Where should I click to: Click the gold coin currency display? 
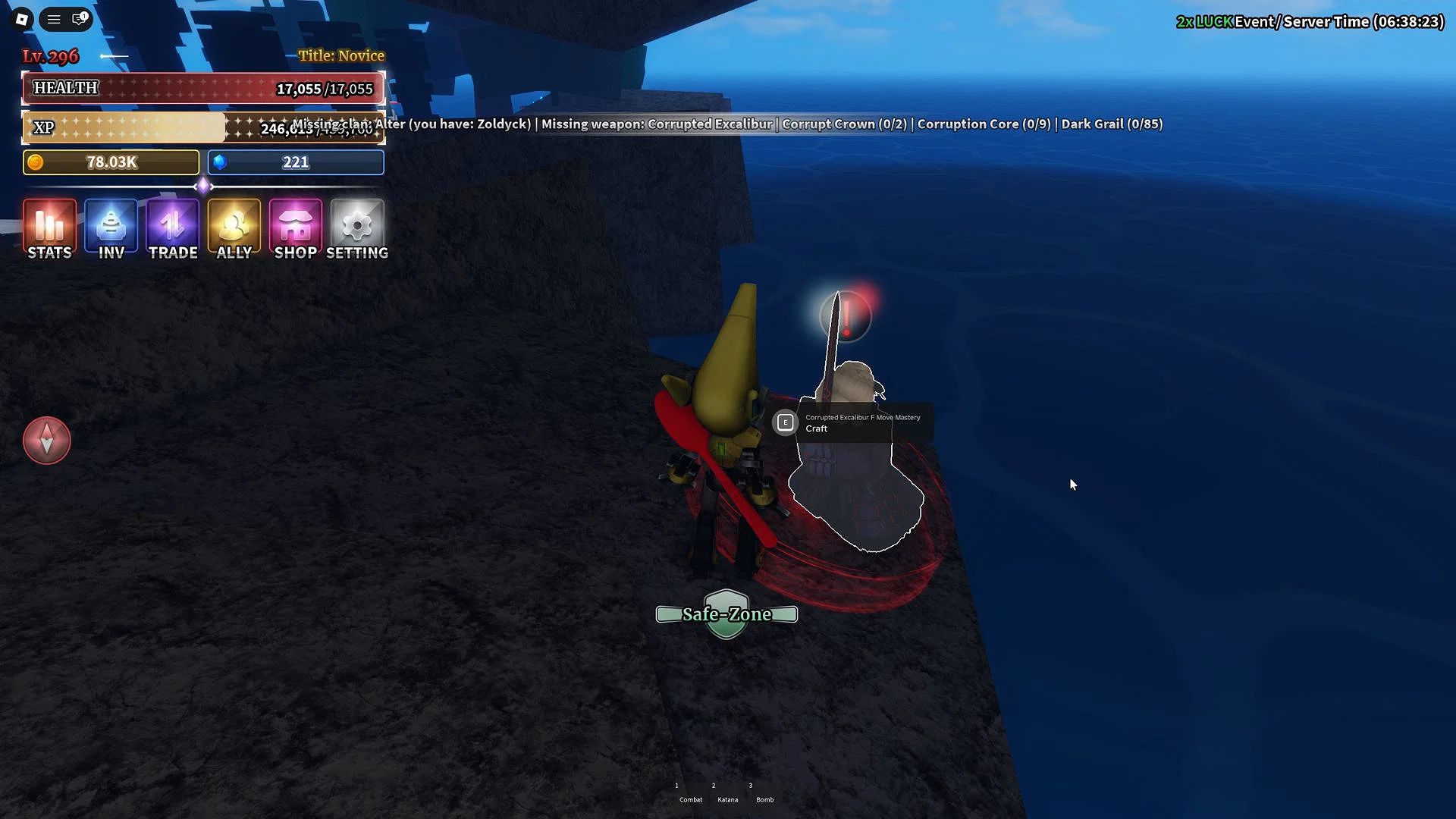[110, 162]
